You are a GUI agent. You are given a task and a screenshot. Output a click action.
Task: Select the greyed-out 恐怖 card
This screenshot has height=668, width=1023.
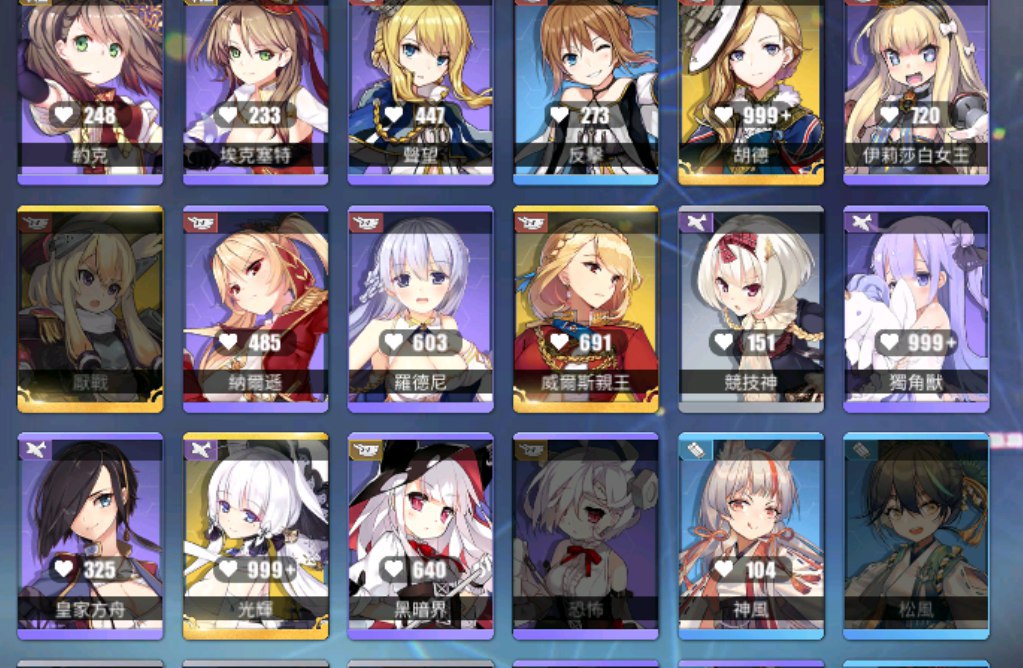(585, 535)
